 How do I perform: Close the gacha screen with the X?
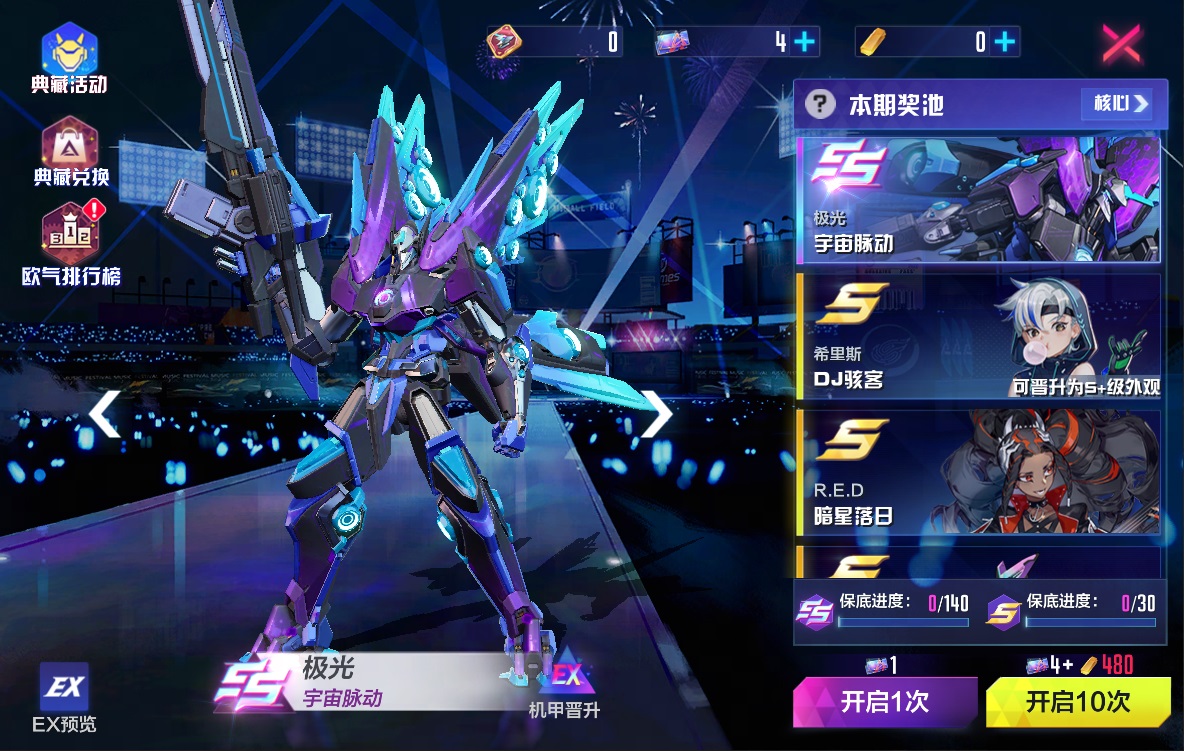(x=1122, y=43)
